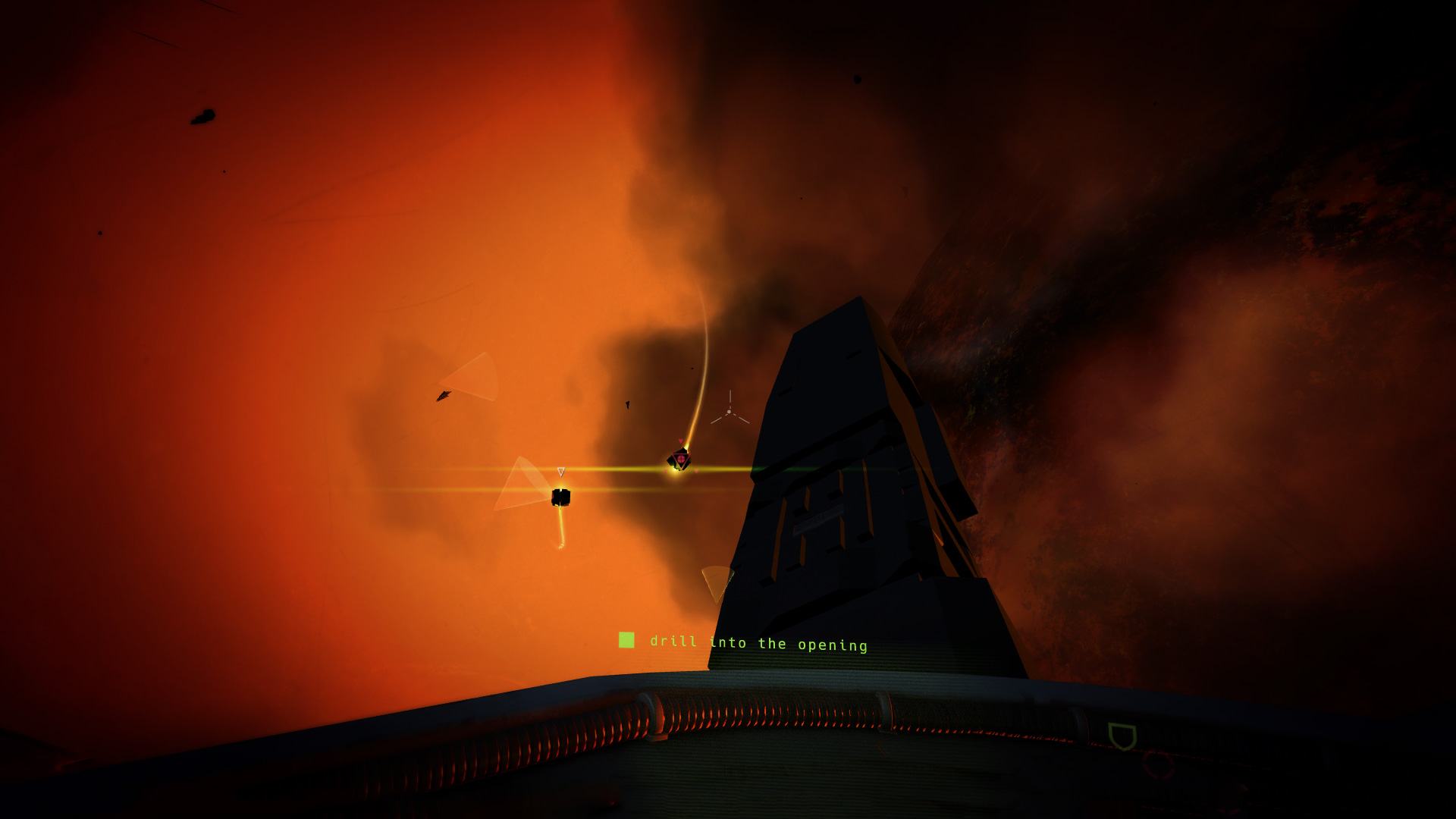Viewport: 1456px width, 819px height.
Task: Click the green shield icon on the cockpit
Action: [1122, 736]
